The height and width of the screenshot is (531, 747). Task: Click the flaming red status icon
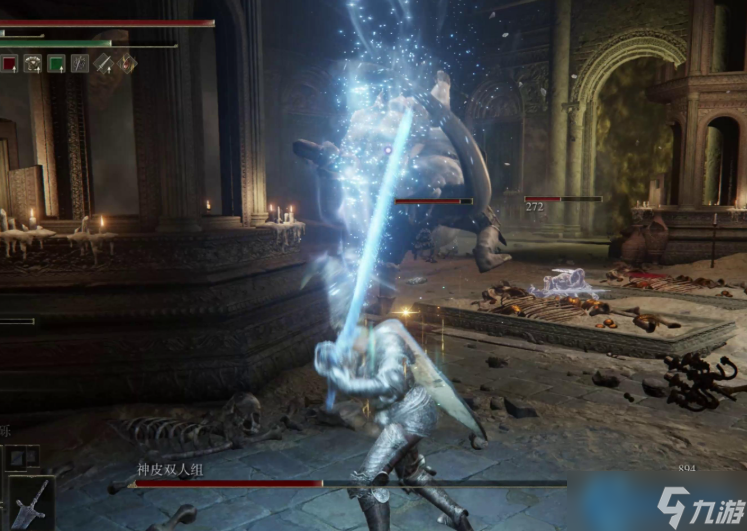tap(128, 63)
